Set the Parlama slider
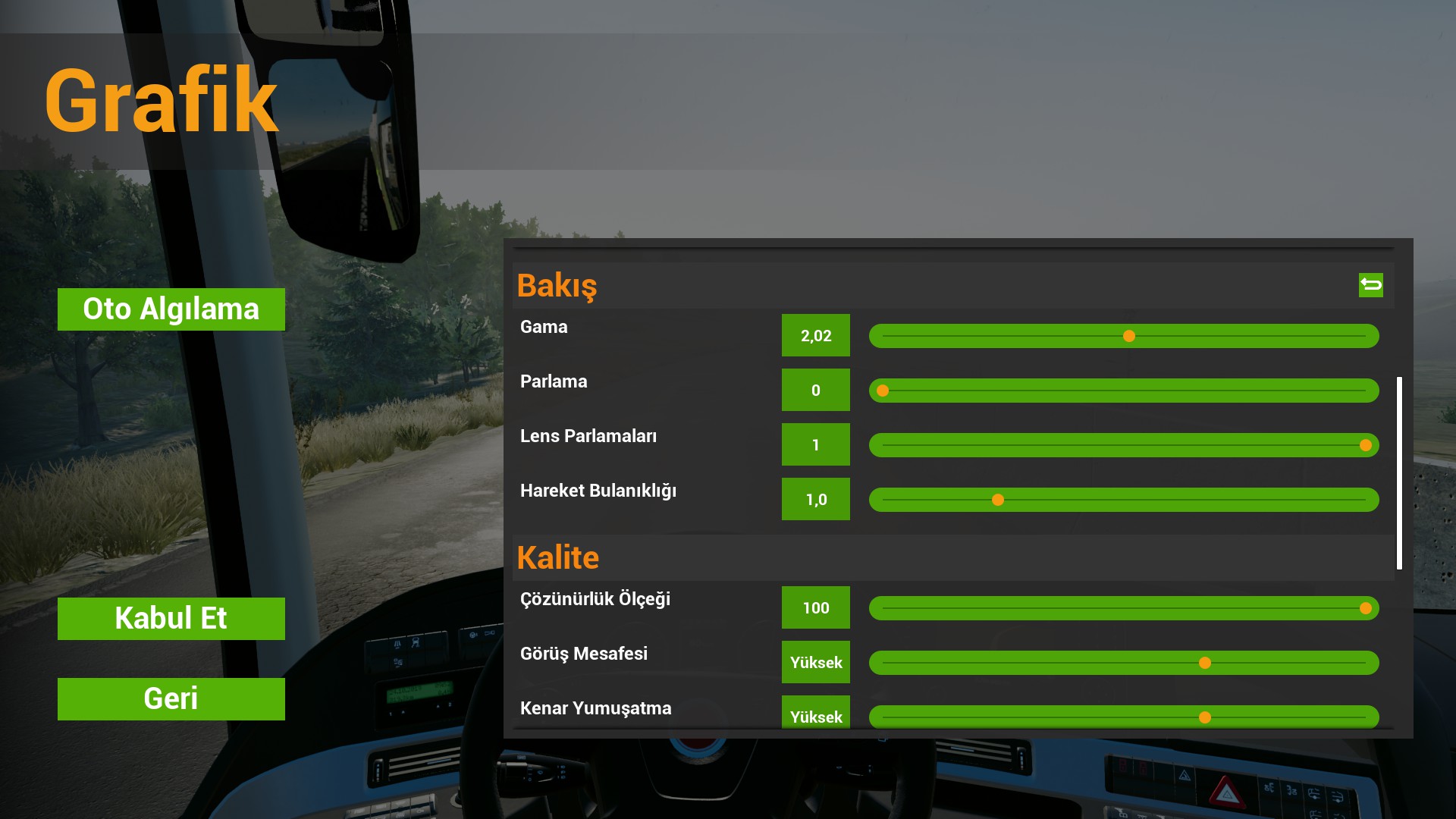The image size is (1456, 819). pyautogui.click(x=883, y=391)
